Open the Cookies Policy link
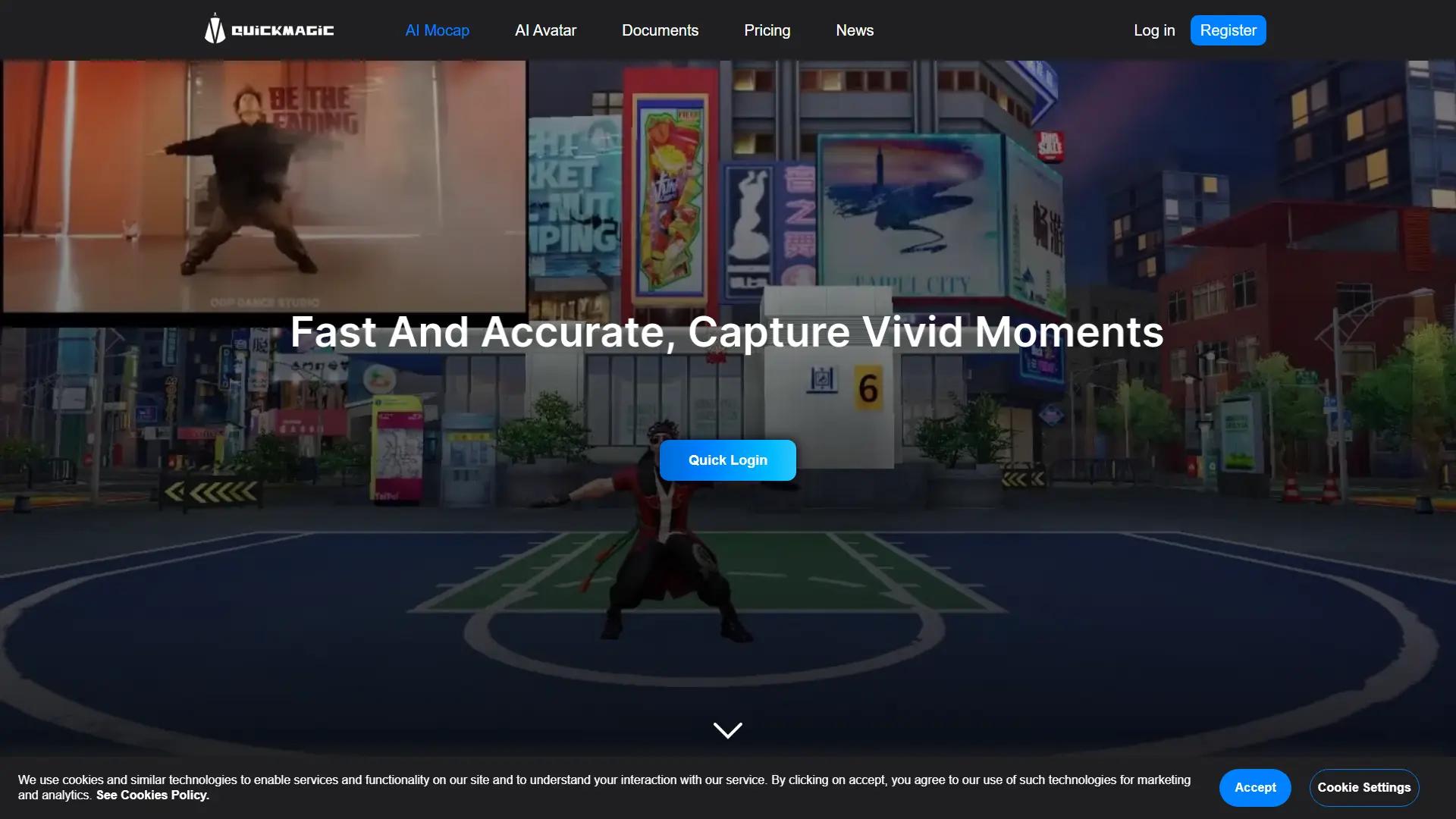The width and height of the screenshot is (1456, 819). (x=152, y=795)
